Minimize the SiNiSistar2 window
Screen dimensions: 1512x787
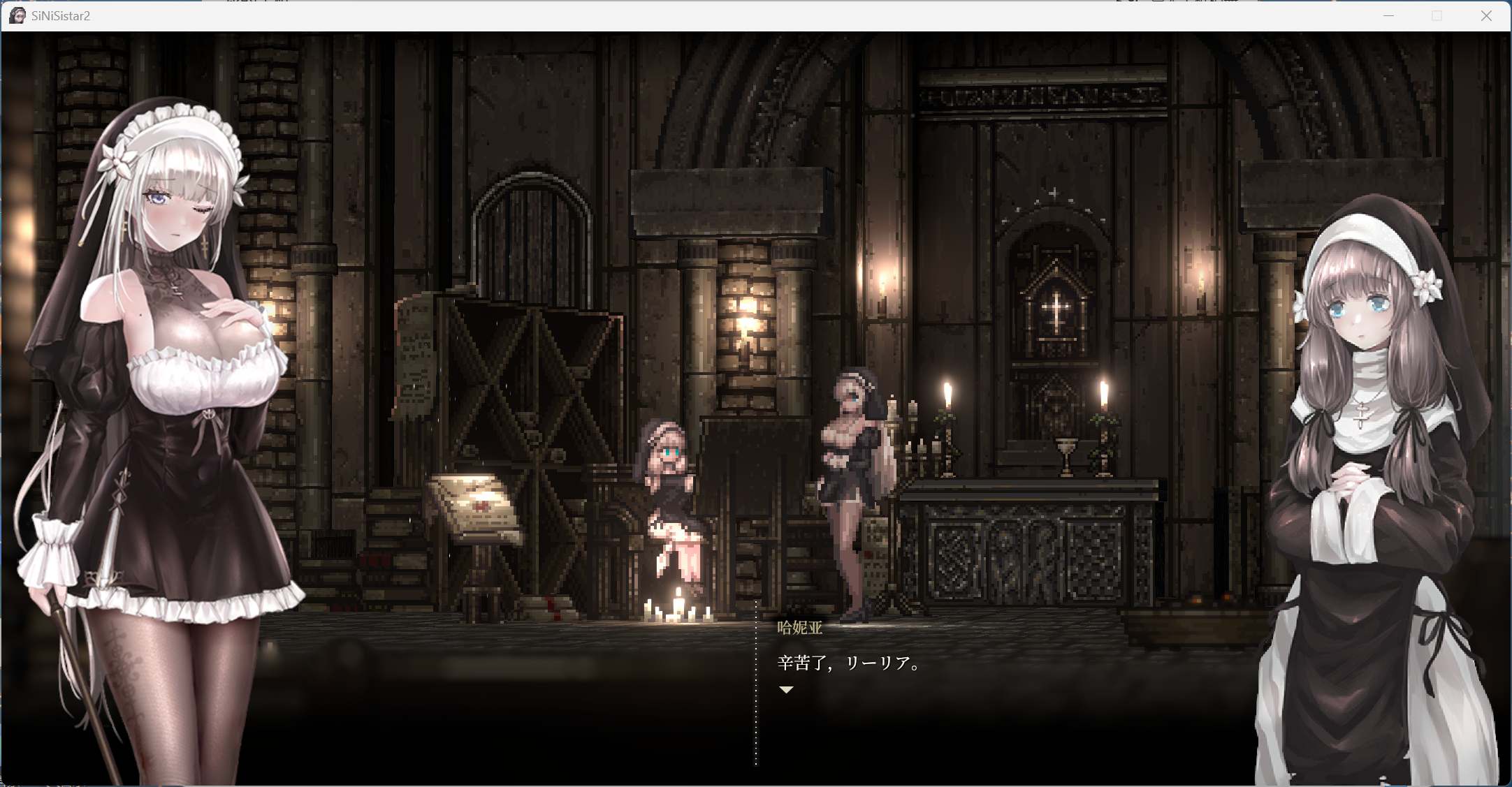click(x=1389, y=15)
